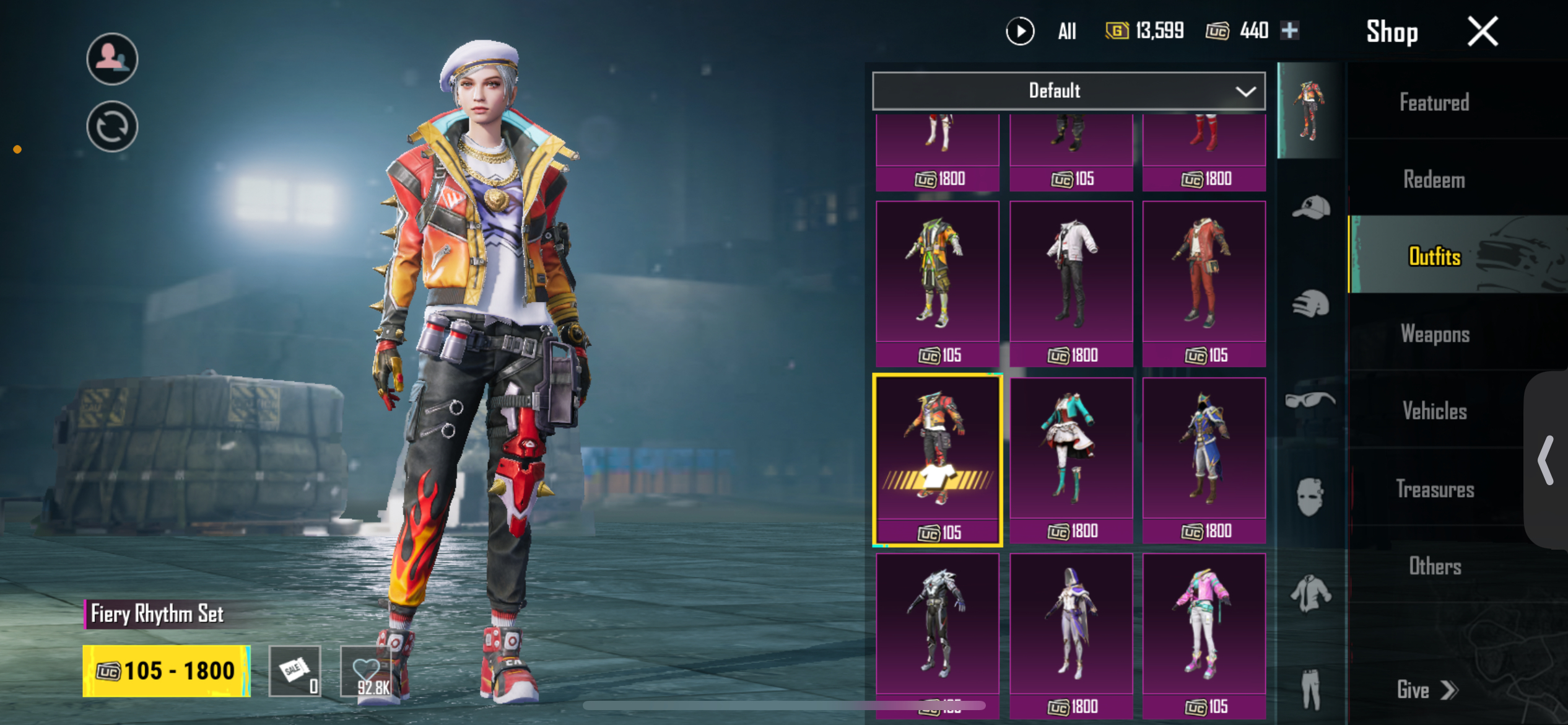Screen dimensions: 1568x725
Task: Select the Weapons shop category
Action: pos(1434,334)
